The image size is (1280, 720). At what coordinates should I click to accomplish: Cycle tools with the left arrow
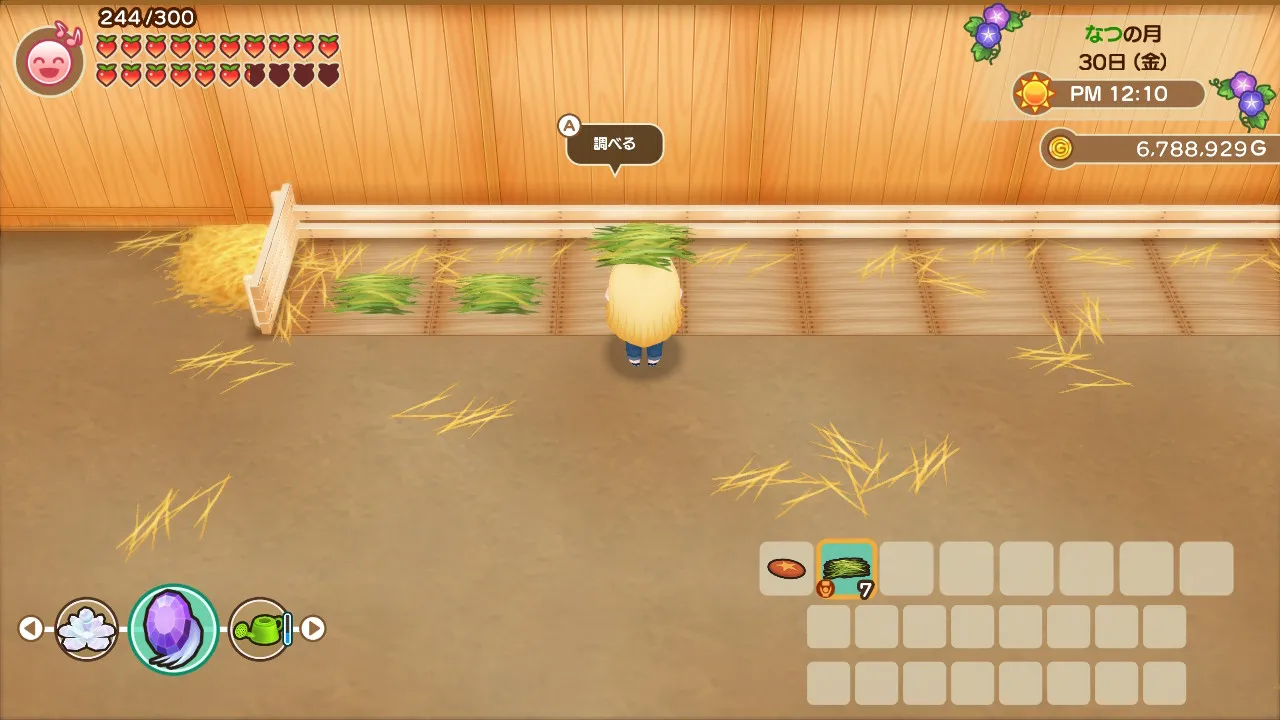(31, 629)
